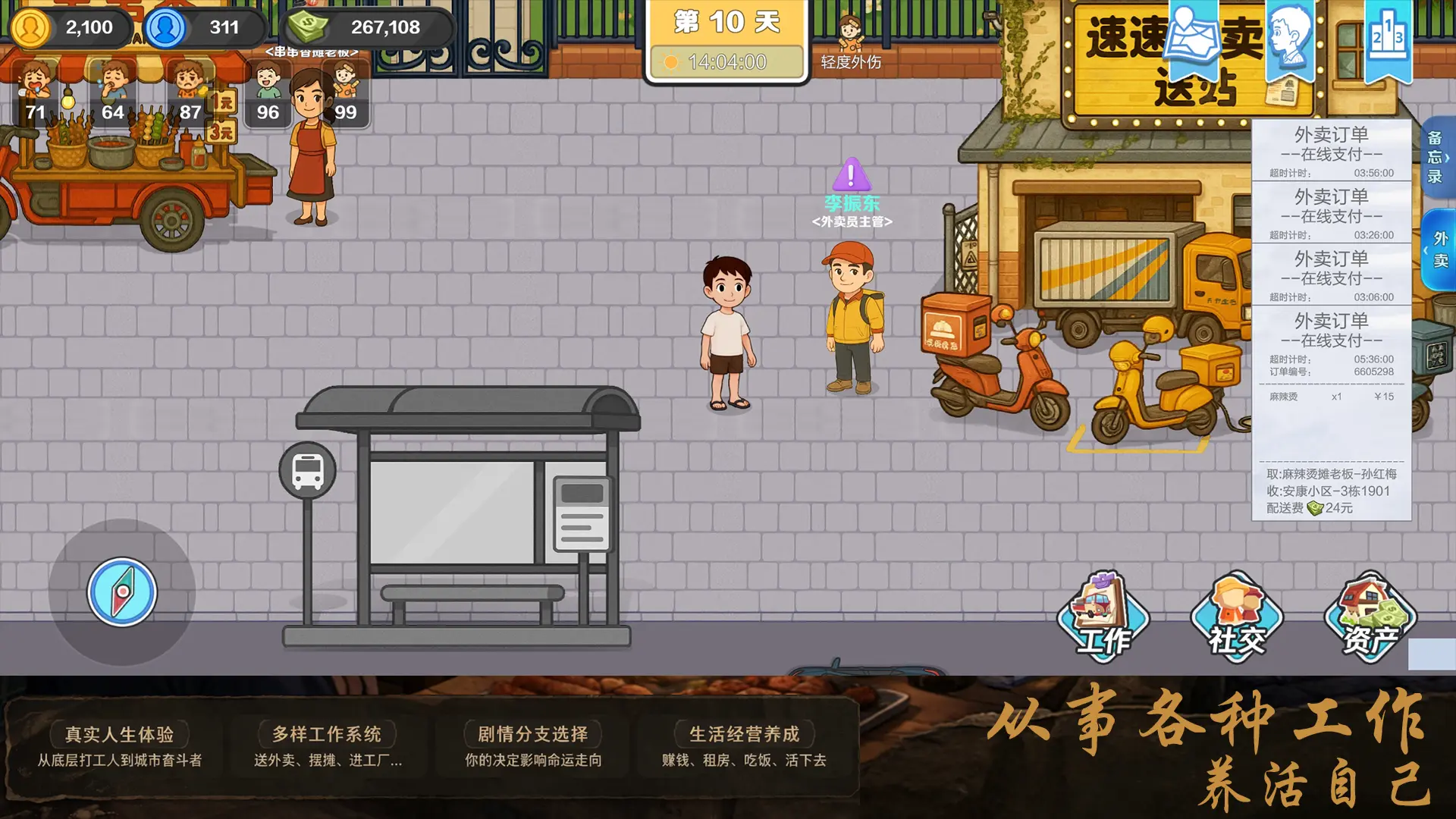The image size is (1456, 819).
Task: Select the delivery order with timer 03:56:00
Action: coord(1331,149)
